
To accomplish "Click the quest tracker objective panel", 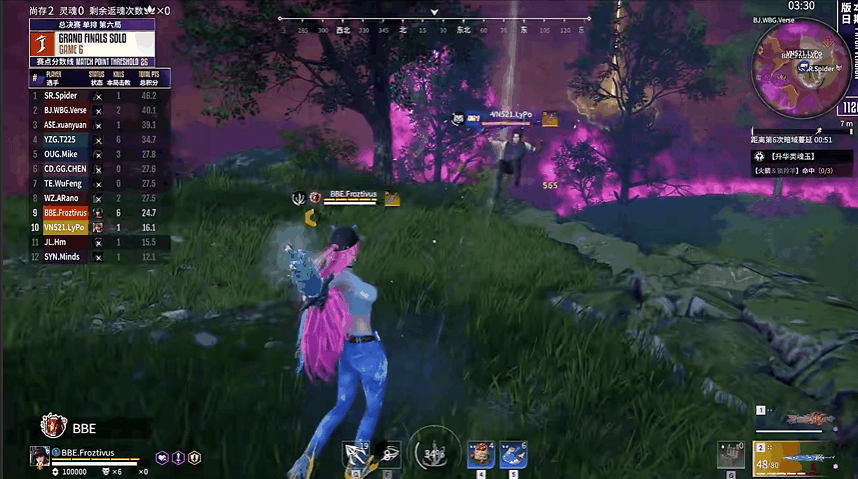I will (x=798, y=164).
